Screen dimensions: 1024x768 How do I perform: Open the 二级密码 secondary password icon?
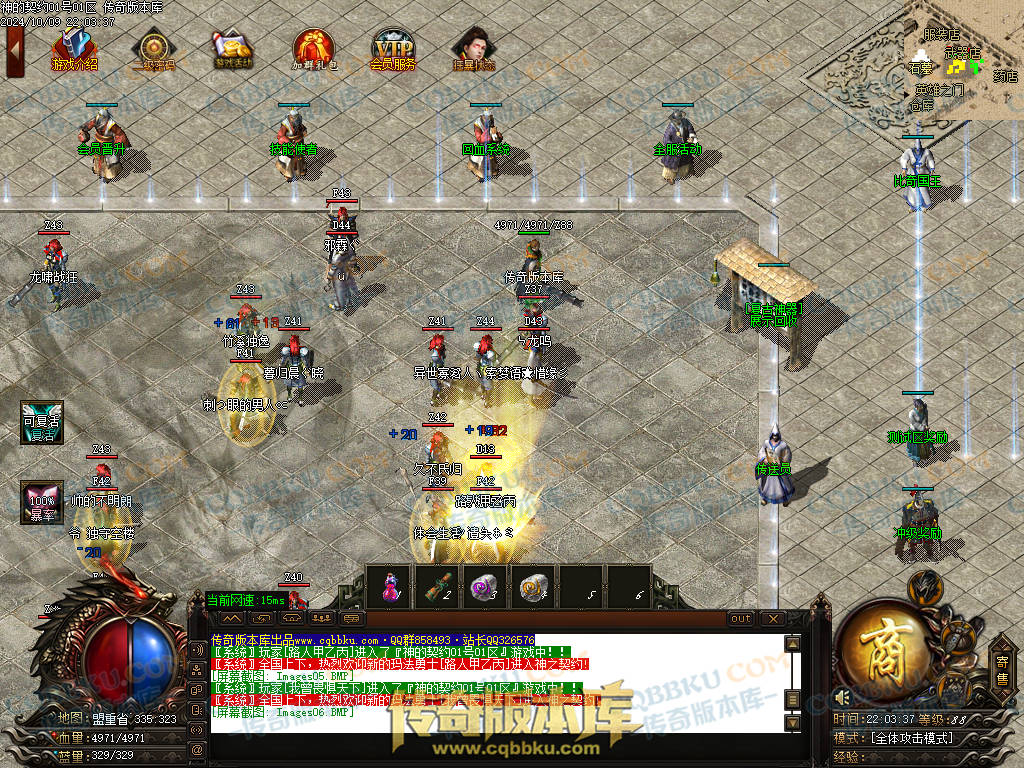[153, 48]
